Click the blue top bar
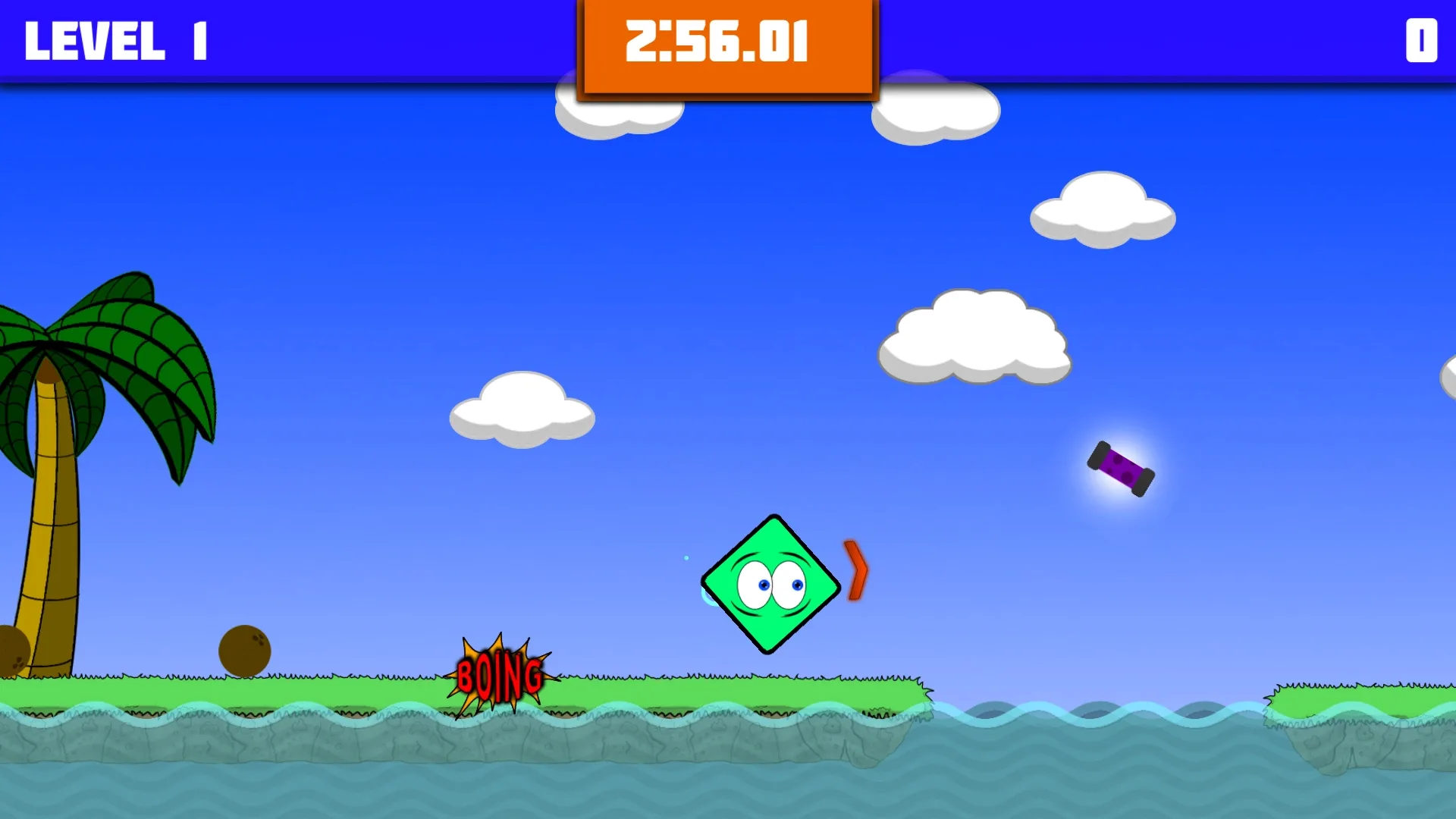The width and height of the screenshot is (1456, 819). (379, 38)
